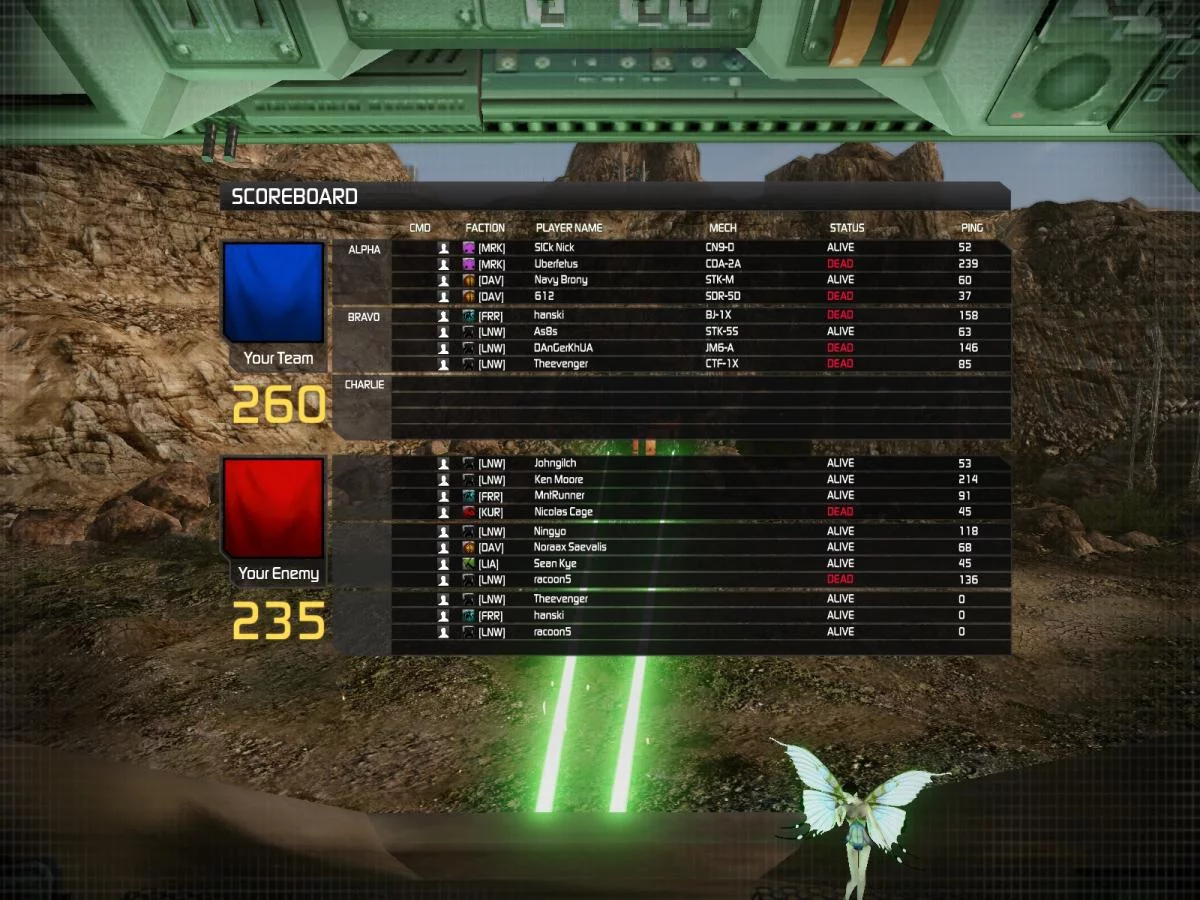Screen dimensions: 1200x900
Task: Click the MntRunner player entry
Action: (x=559, y=496)
